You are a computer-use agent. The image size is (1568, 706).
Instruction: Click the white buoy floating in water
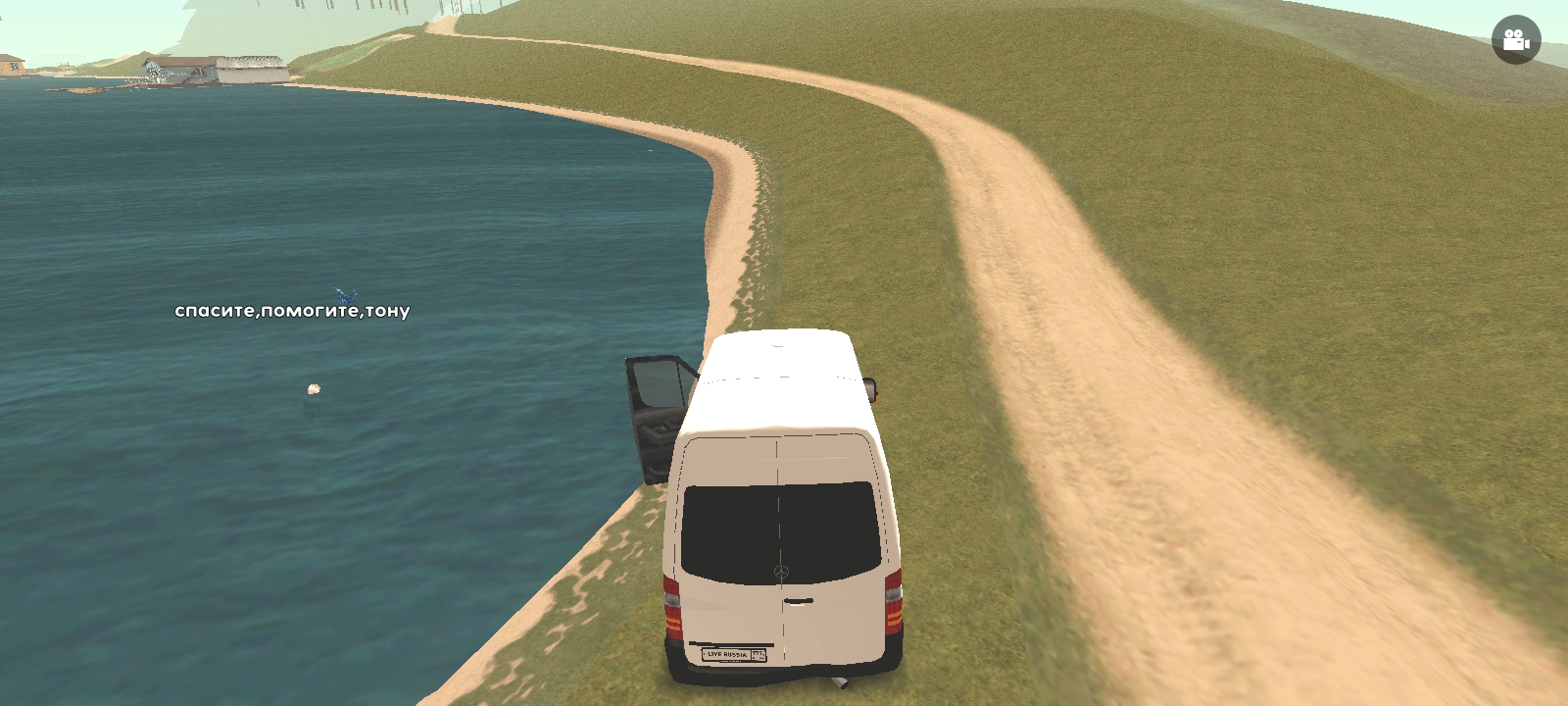[314, 388]
